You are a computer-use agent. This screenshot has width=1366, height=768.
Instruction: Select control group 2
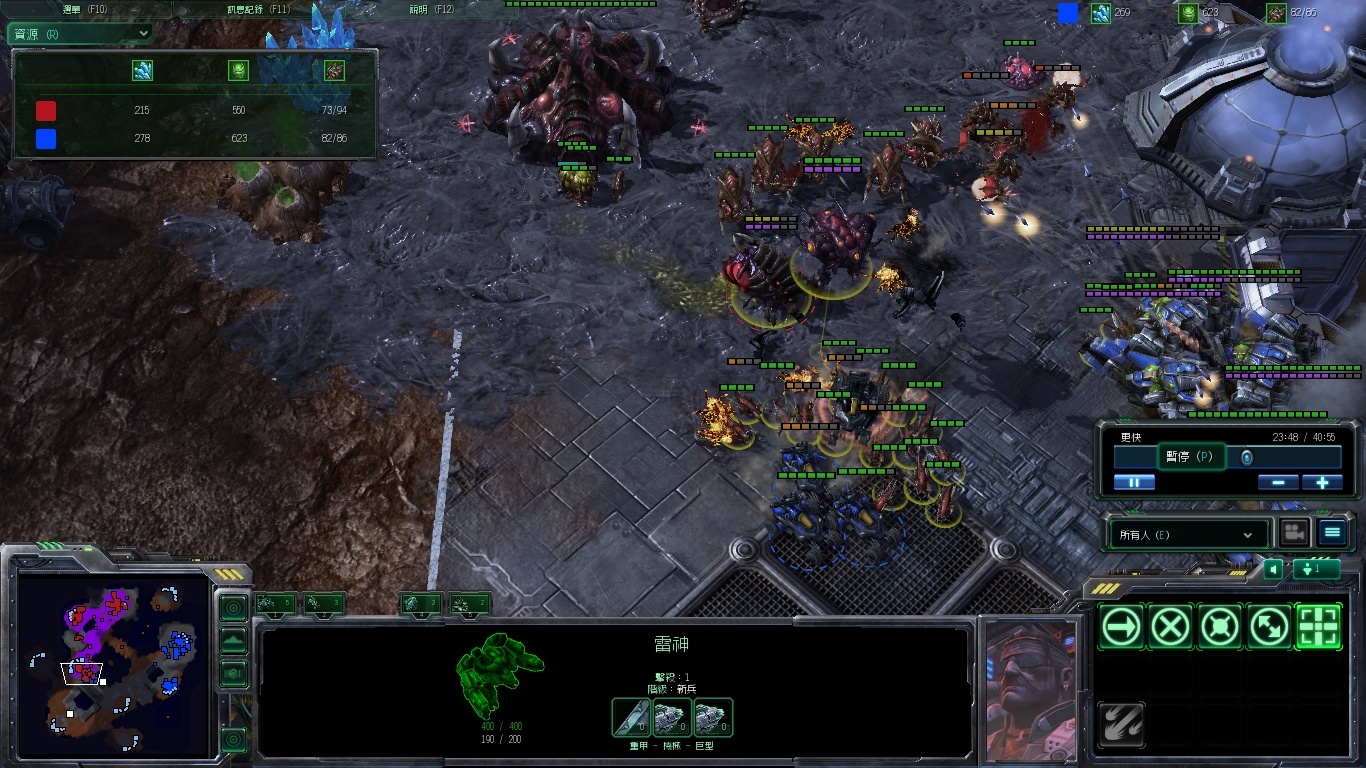(323, 603)
